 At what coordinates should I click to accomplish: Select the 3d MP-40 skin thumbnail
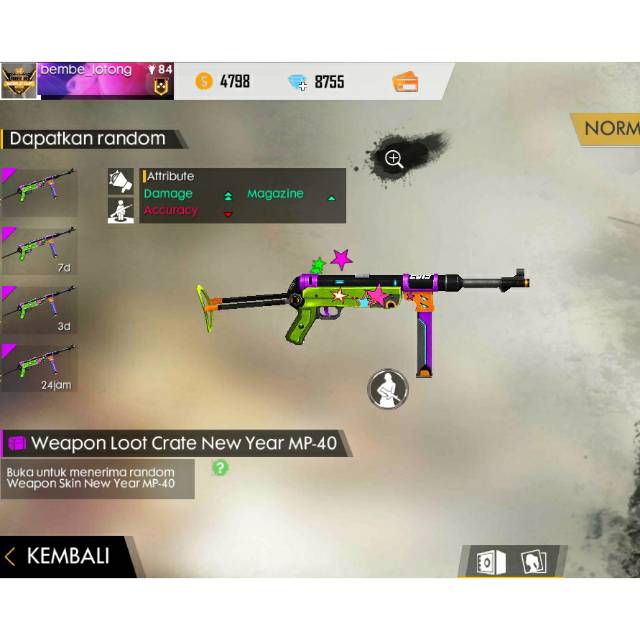click(39, 307)
